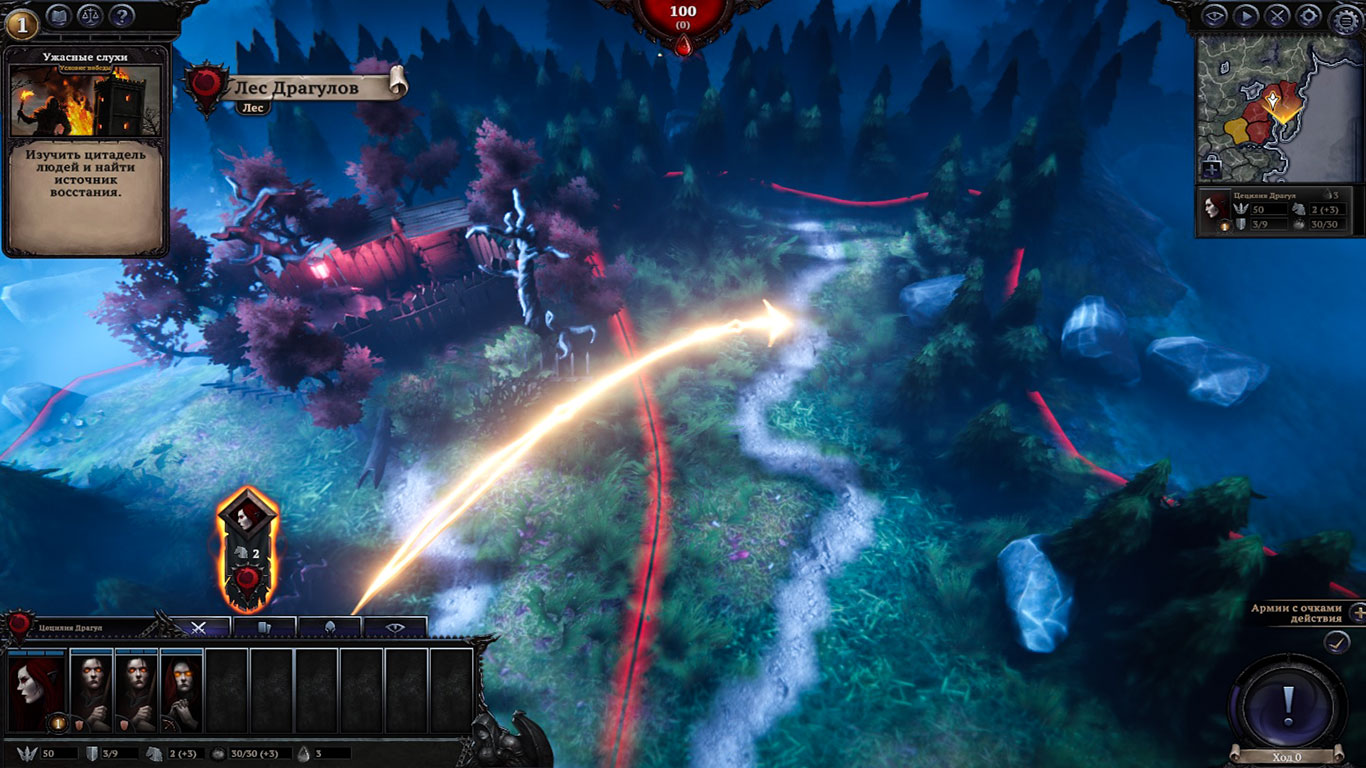1366x768 pixels.
Task: Toggle the eye view button above the minimap
Action: [x=1214, y=16]
